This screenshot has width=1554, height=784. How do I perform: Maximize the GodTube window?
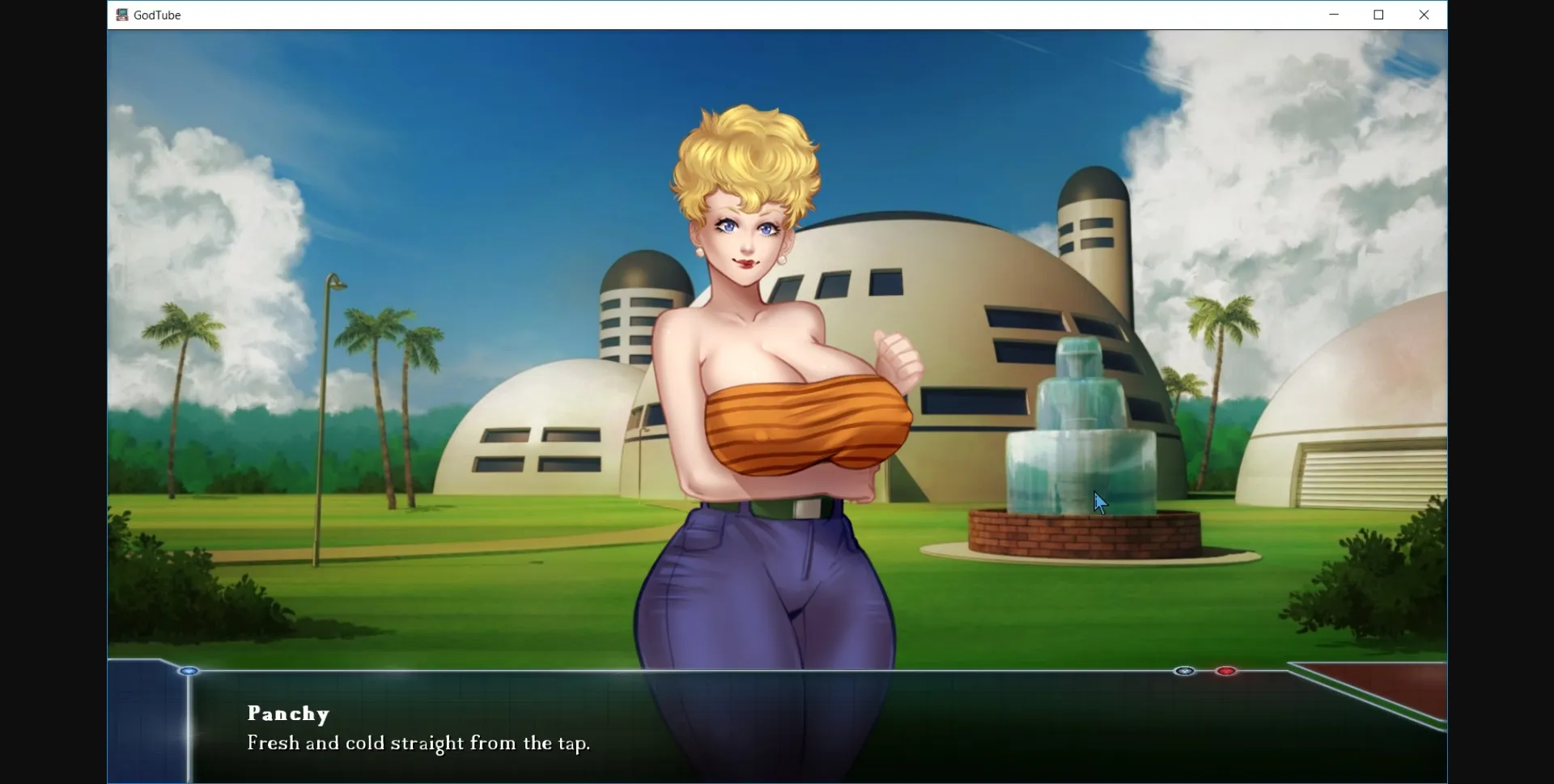click(x=1379, y=15)
